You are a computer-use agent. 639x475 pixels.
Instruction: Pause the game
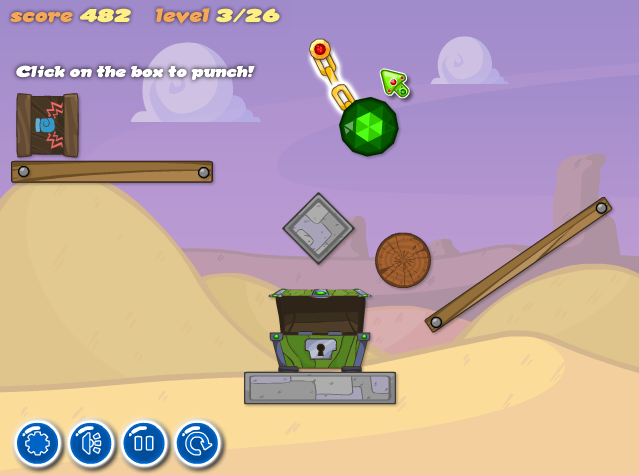144,443
